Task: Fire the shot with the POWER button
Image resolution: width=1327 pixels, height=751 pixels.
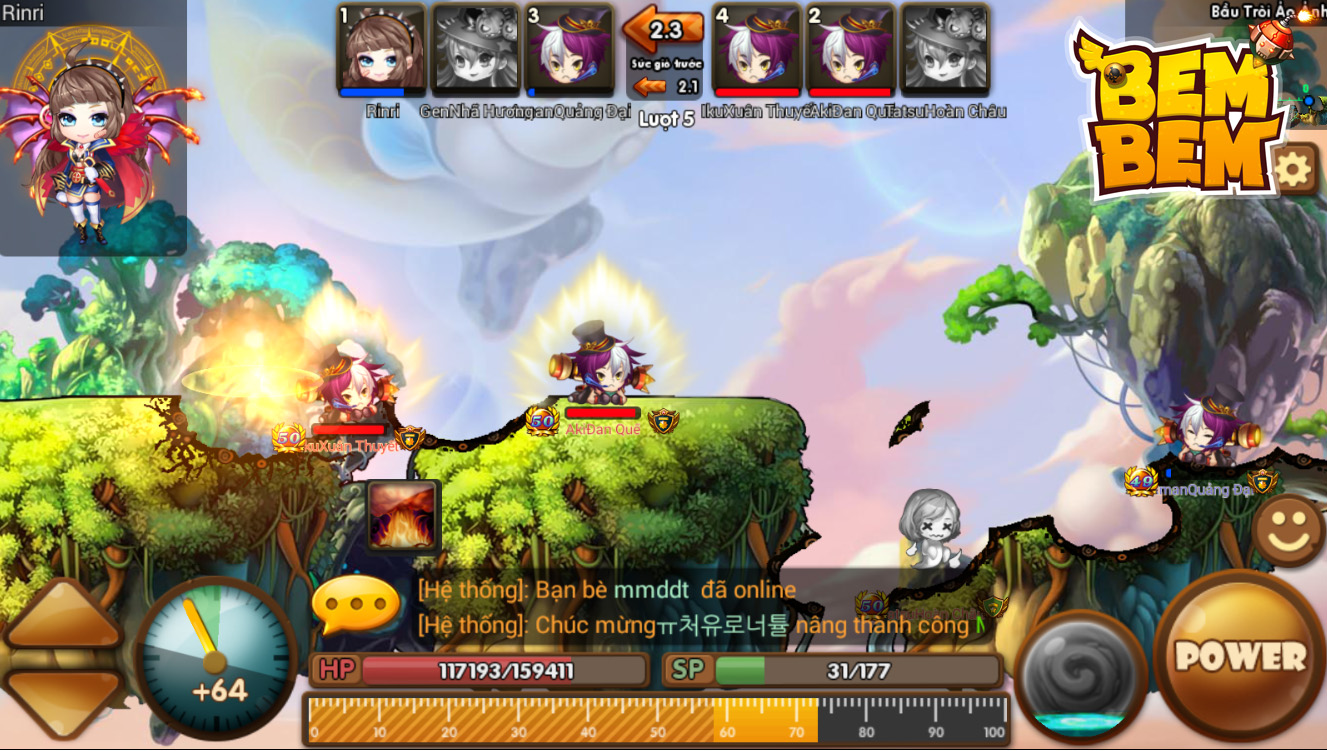Action: tap(1240, 656)
